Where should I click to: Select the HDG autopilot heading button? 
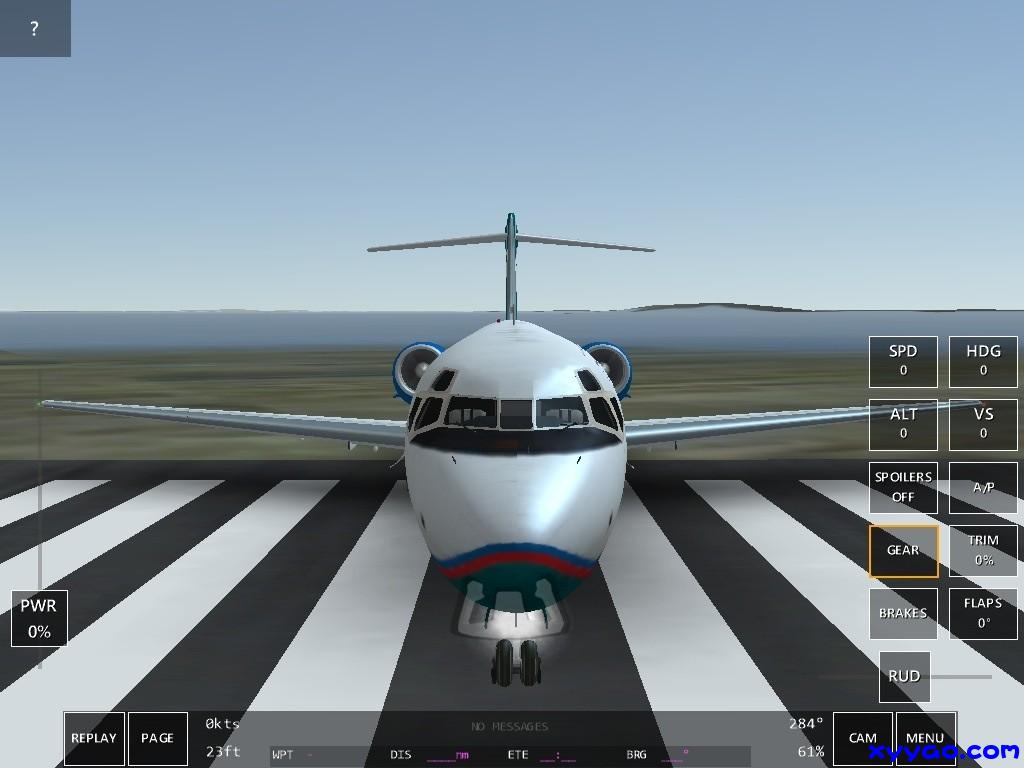coord(983,361)
